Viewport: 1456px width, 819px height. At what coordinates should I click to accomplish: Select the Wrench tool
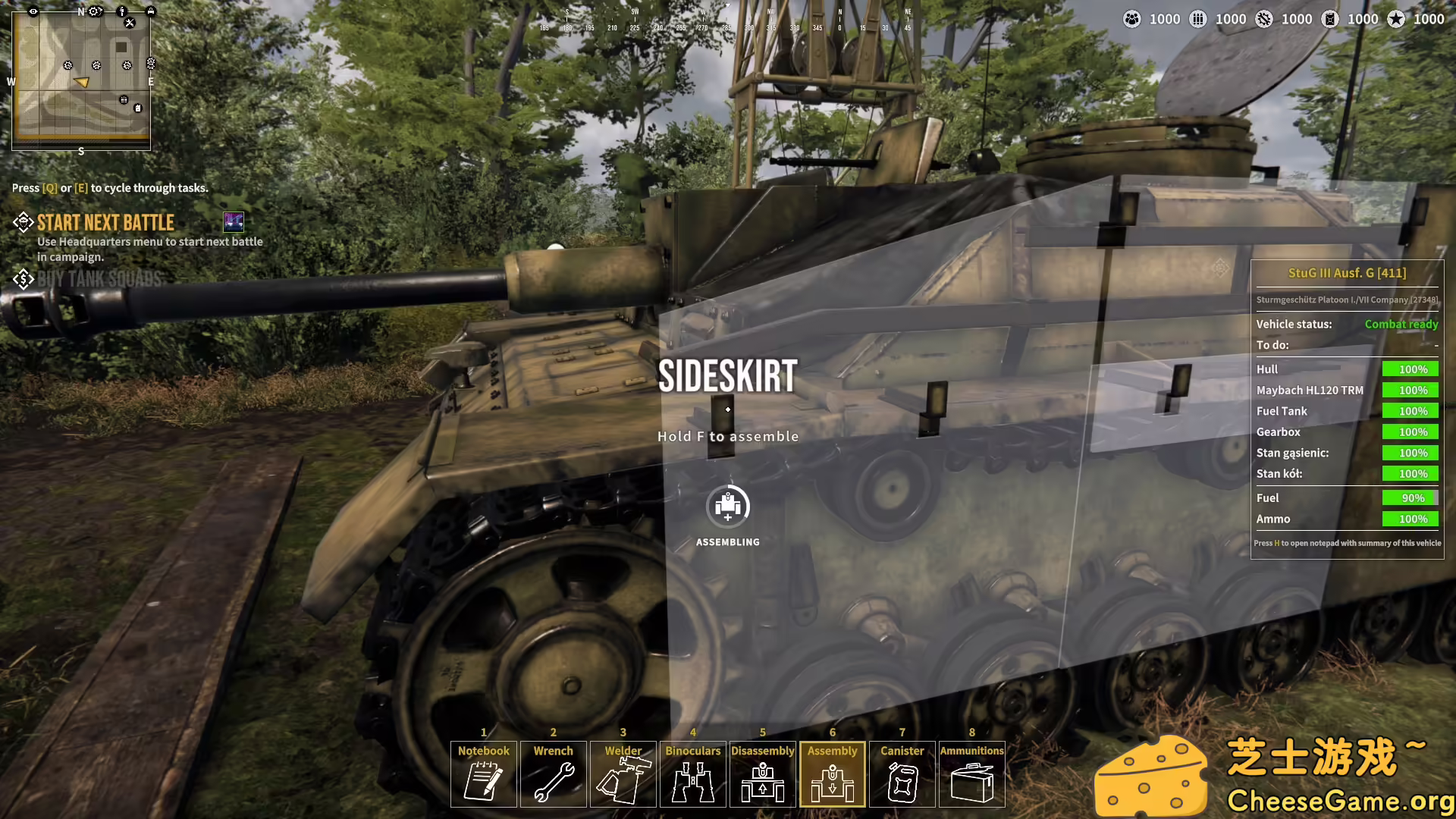[x=553, y=773]
